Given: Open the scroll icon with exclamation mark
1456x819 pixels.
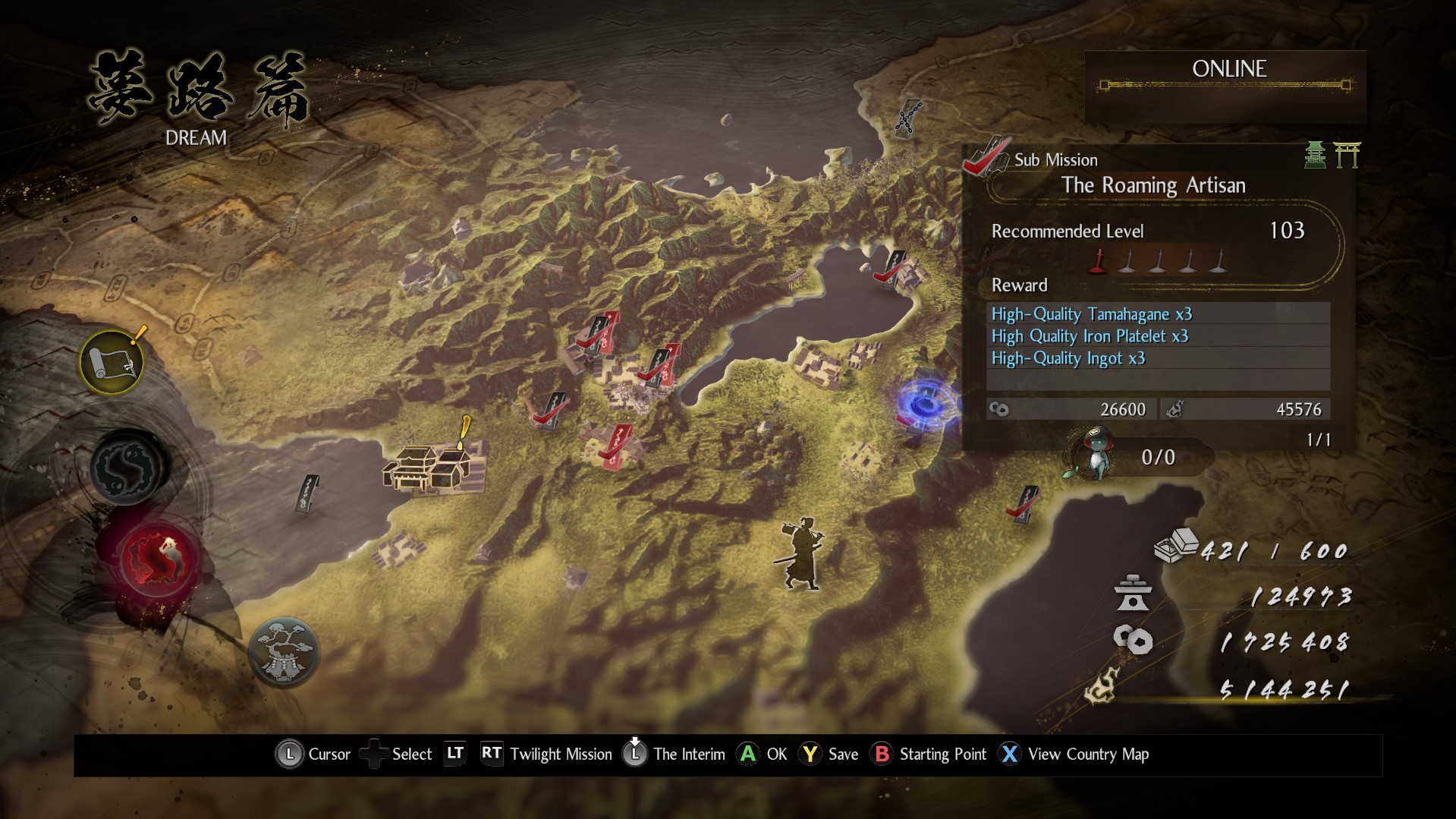Looking at the screenshot, I should [112, 362].
